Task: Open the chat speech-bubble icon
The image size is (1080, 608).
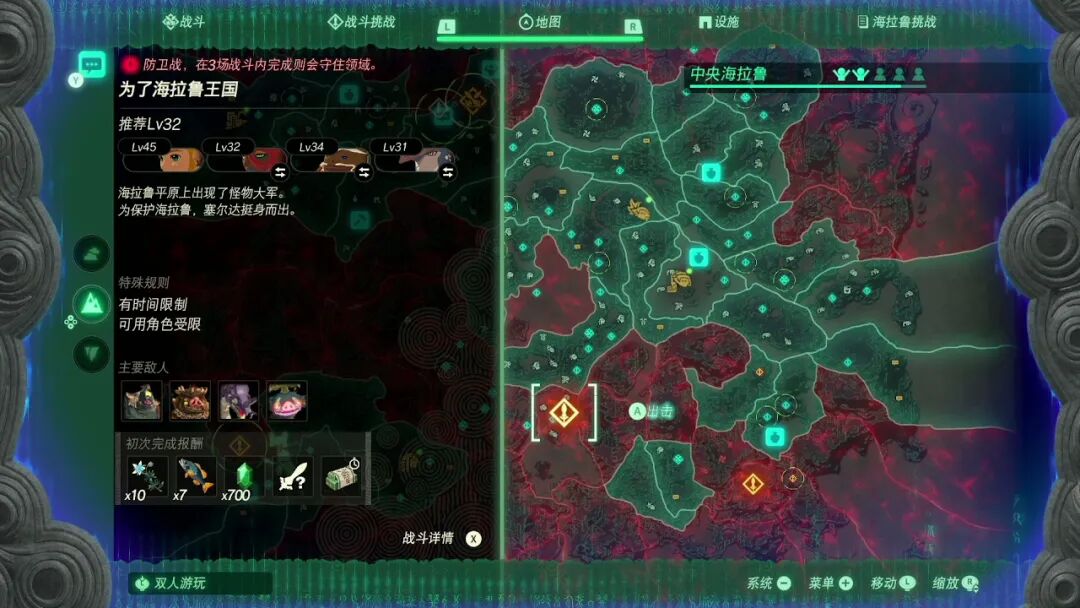Action: click(92, 65)
